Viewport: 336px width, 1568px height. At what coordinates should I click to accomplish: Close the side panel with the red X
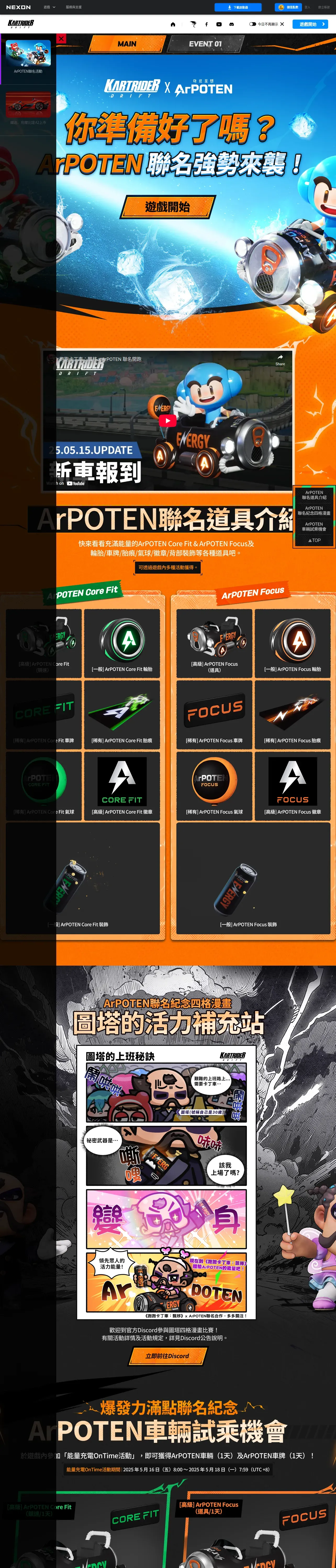pyautogui.click(x=61, y=39)
